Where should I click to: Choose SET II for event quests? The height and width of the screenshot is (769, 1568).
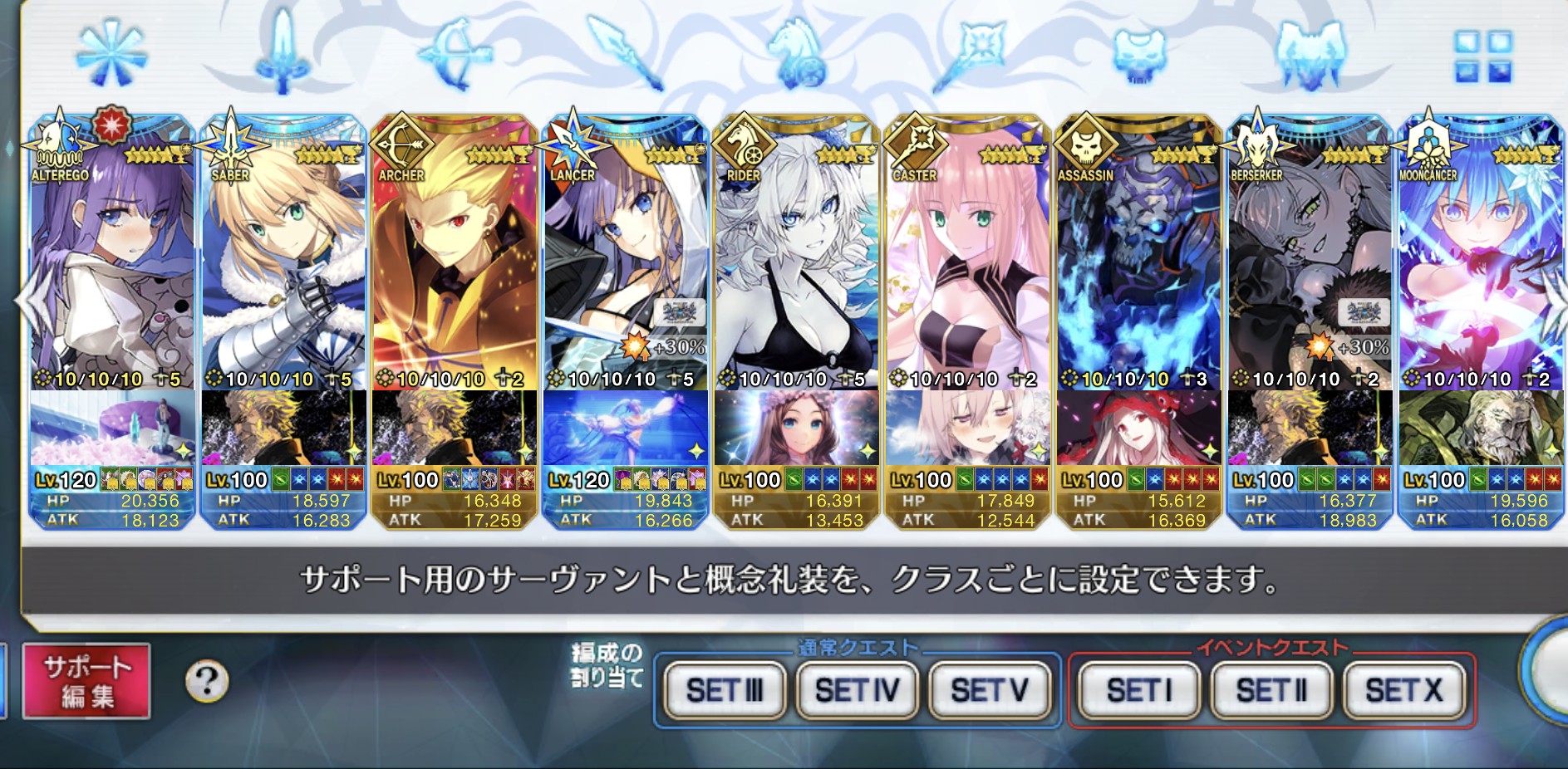click(x=1271, y=690)
